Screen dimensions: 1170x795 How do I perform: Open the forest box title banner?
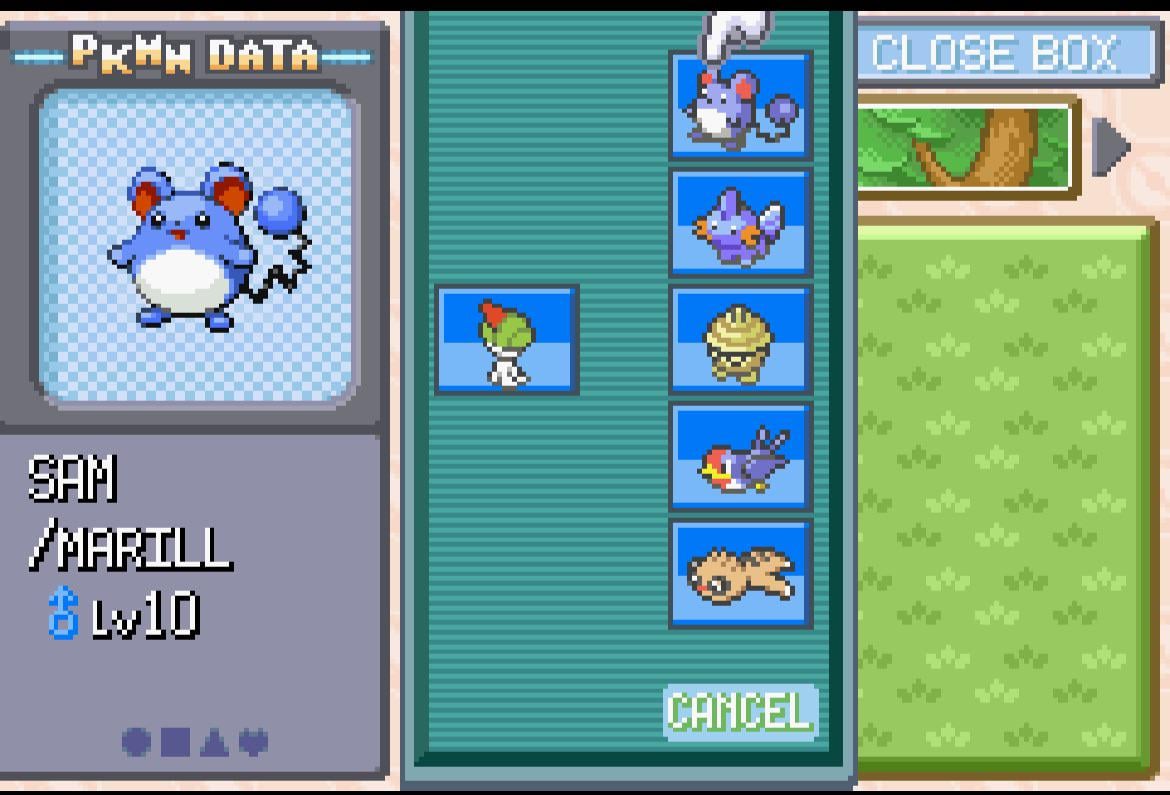[965, 147]
